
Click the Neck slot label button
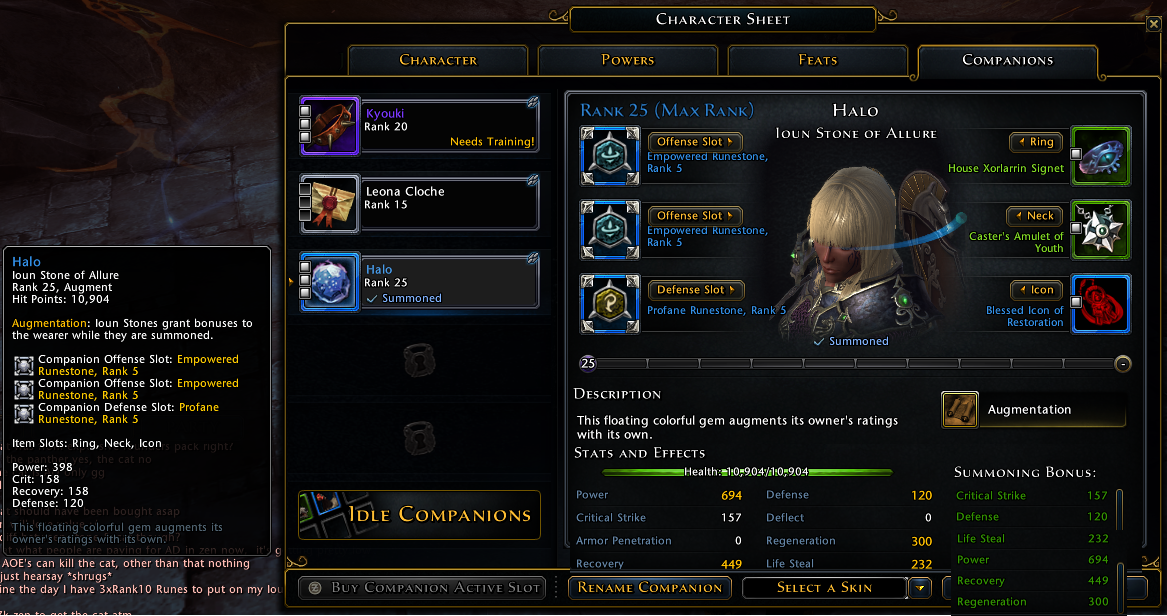click(x=1034, y=216)
